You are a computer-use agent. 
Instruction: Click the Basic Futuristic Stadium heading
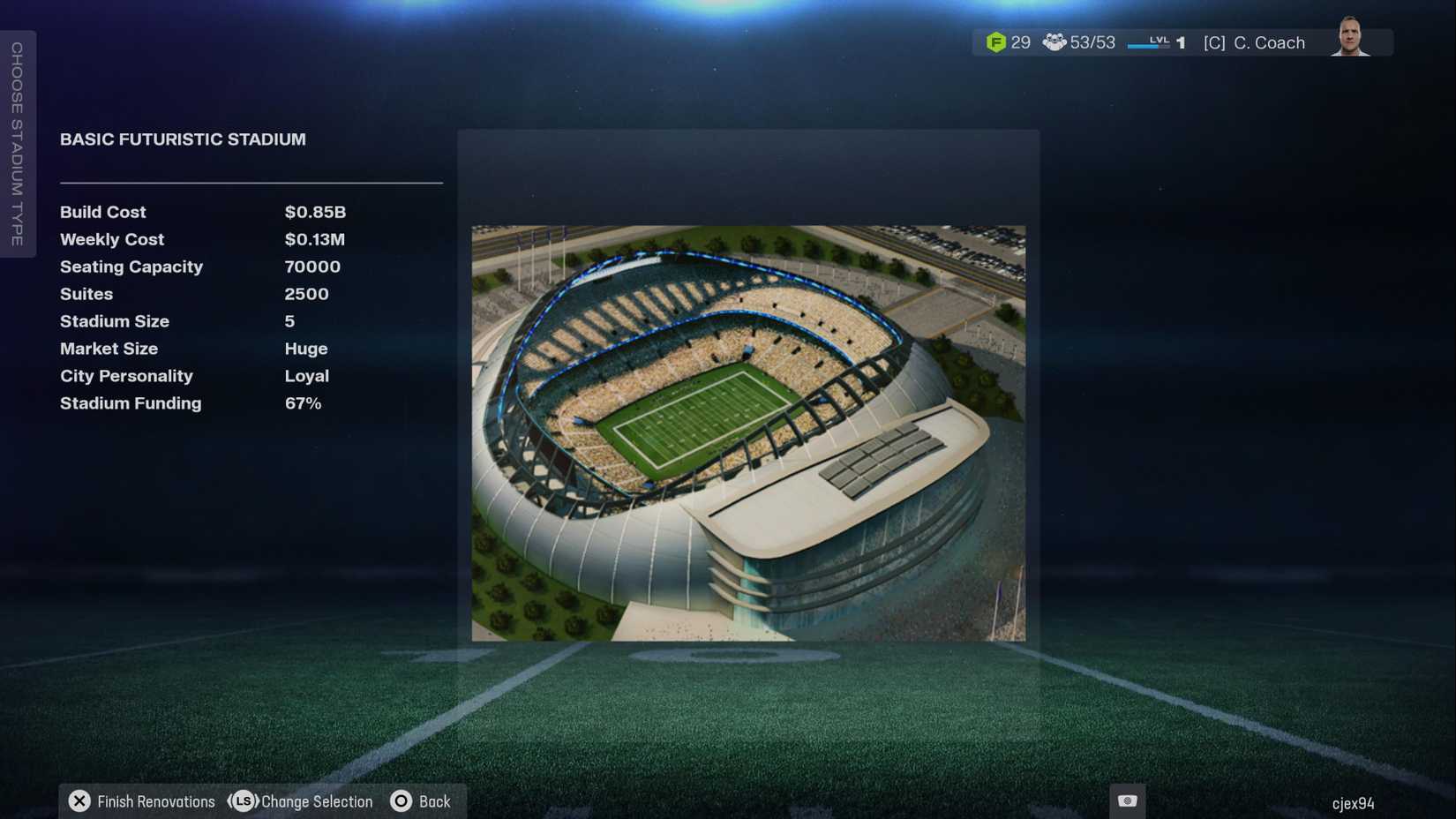pos(183,139)
